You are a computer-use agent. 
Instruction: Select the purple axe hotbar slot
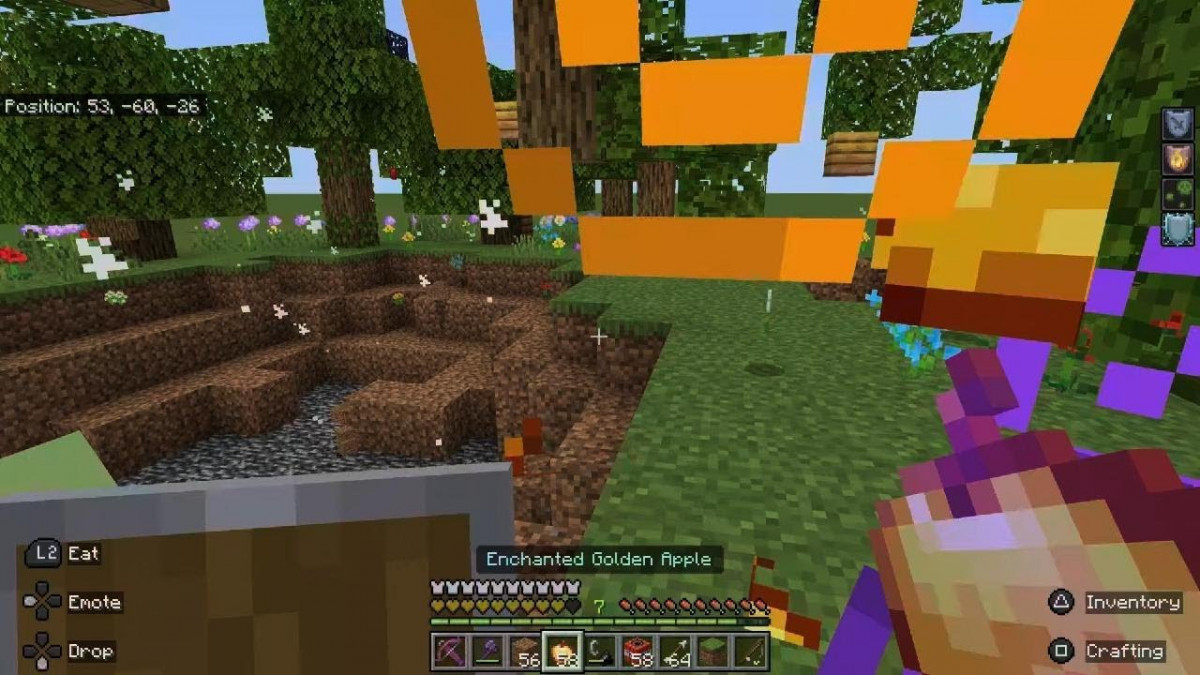point(485,651)
